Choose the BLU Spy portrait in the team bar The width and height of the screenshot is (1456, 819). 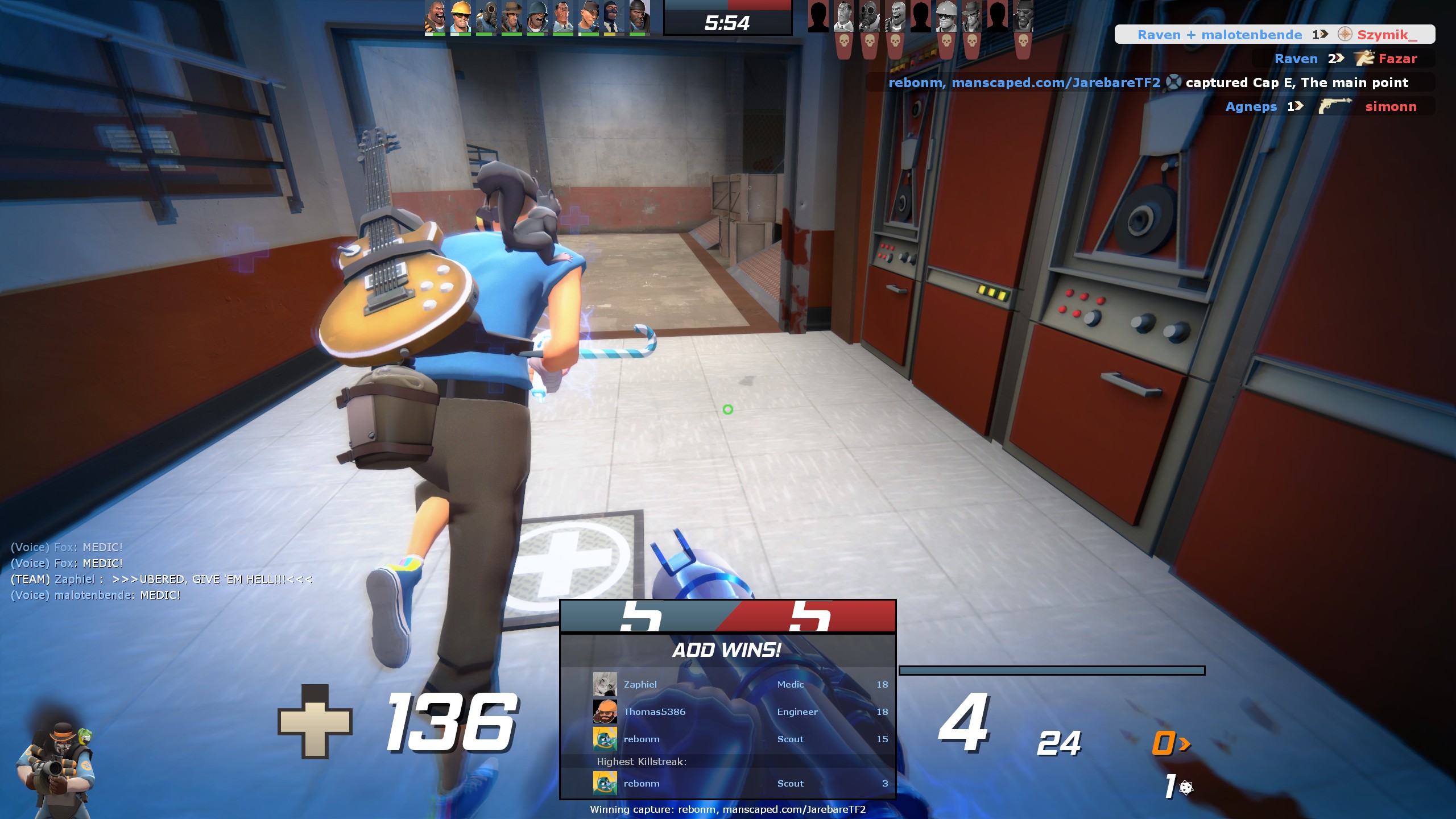[613, 16]
